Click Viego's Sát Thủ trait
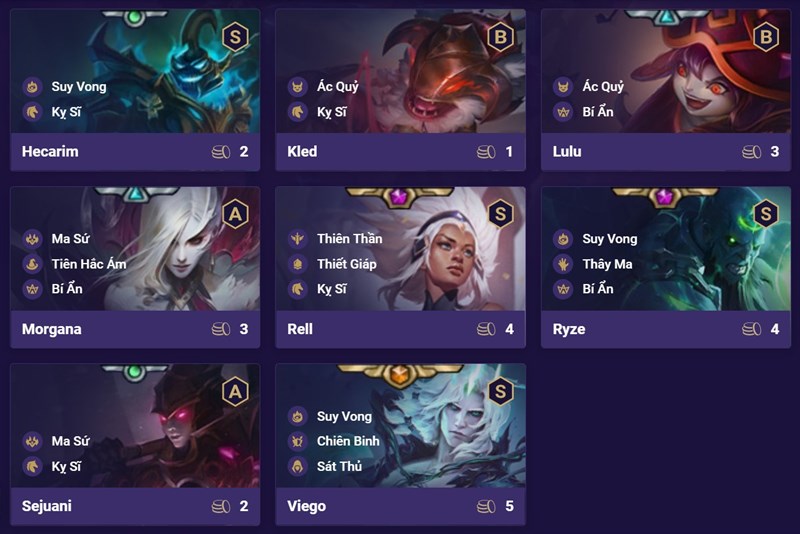This screenshot has width=800, height=534. (x=339, y=466)
